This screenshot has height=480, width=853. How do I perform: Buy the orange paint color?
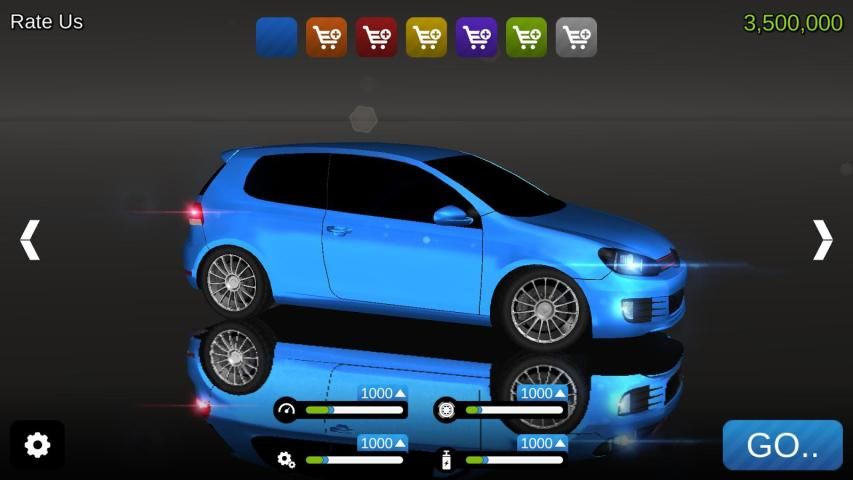click(x=326, y=37)
